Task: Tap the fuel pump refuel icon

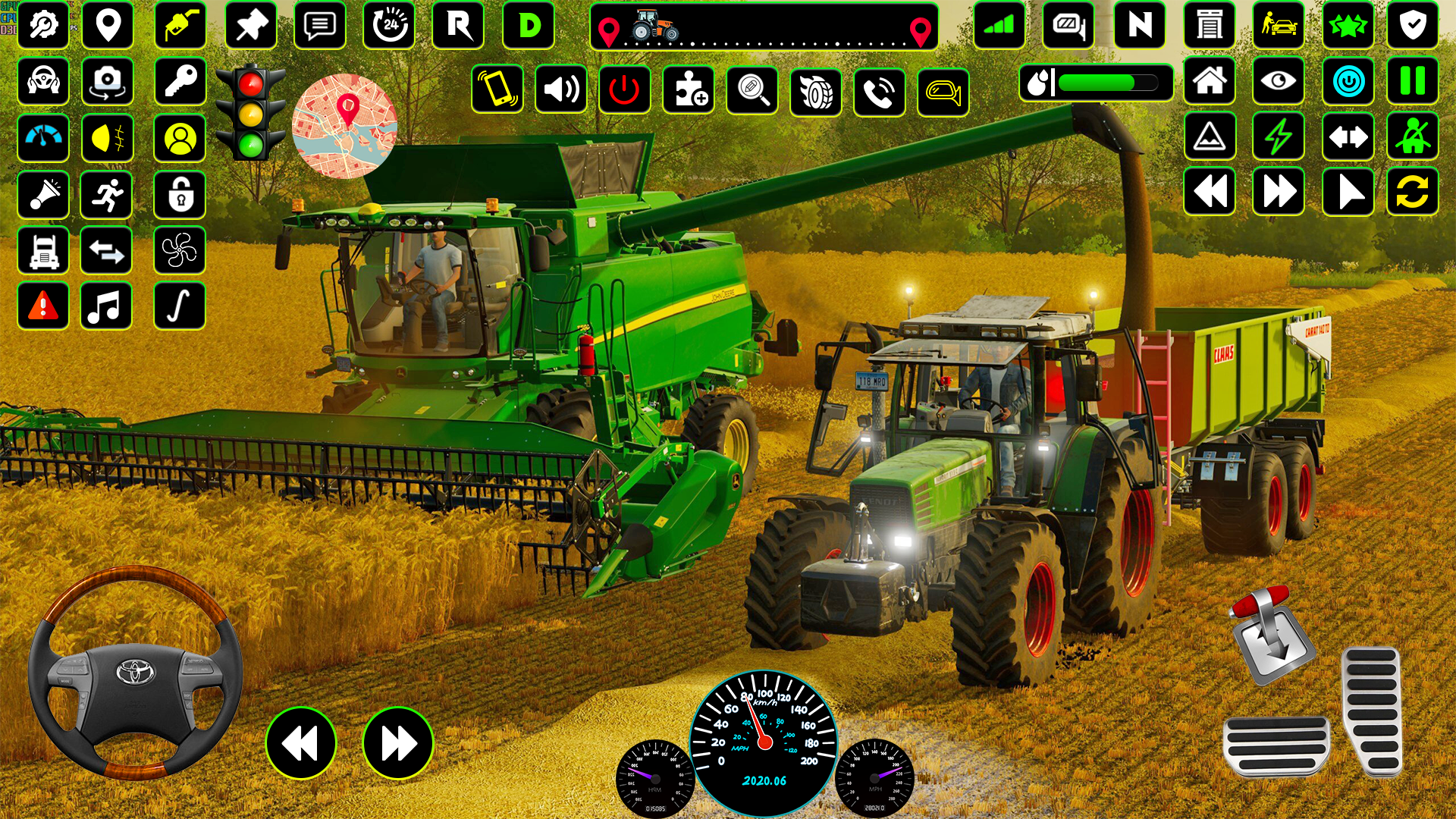Action: 180,27
